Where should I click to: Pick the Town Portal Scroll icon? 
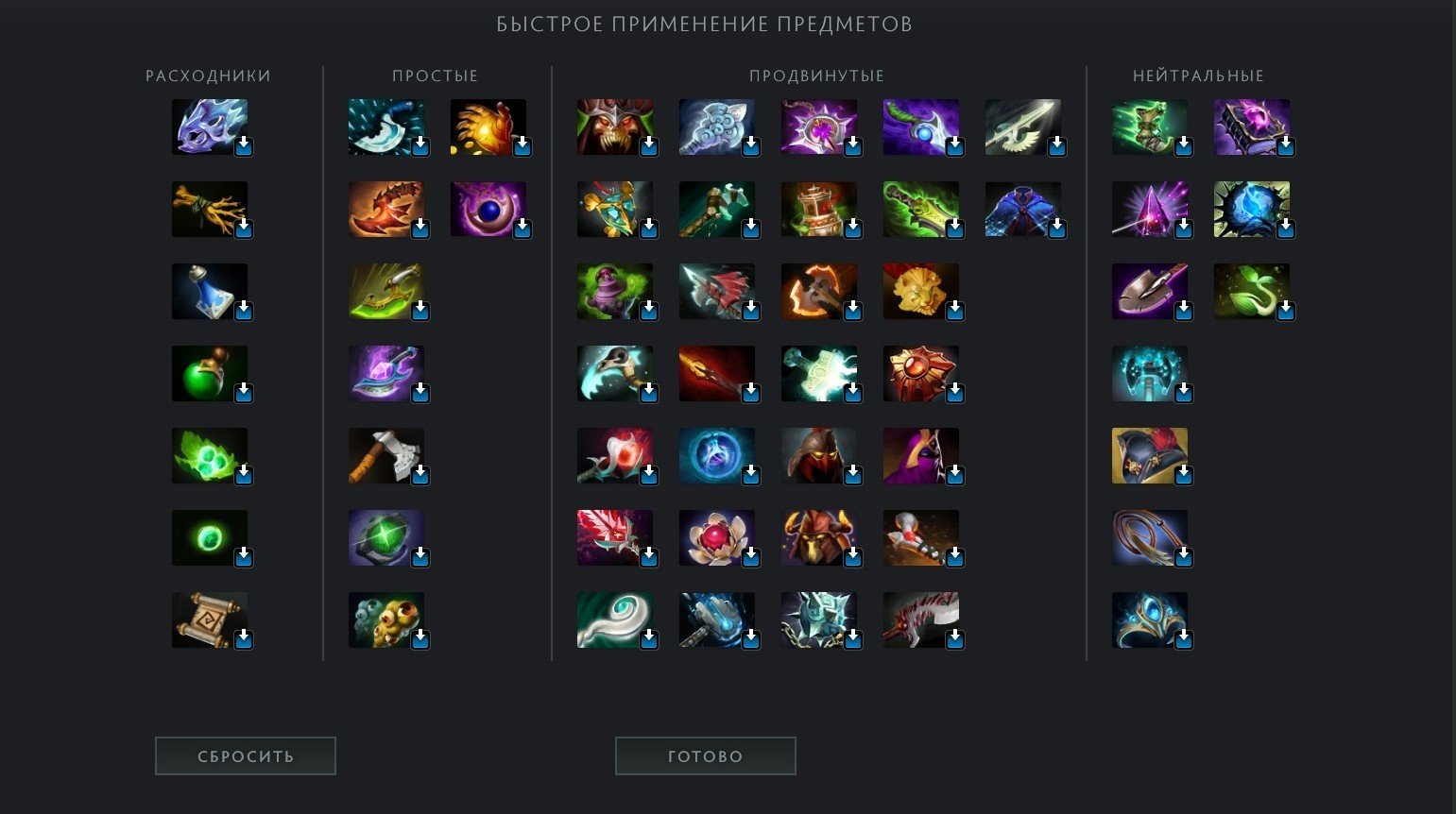click(210, 620)
